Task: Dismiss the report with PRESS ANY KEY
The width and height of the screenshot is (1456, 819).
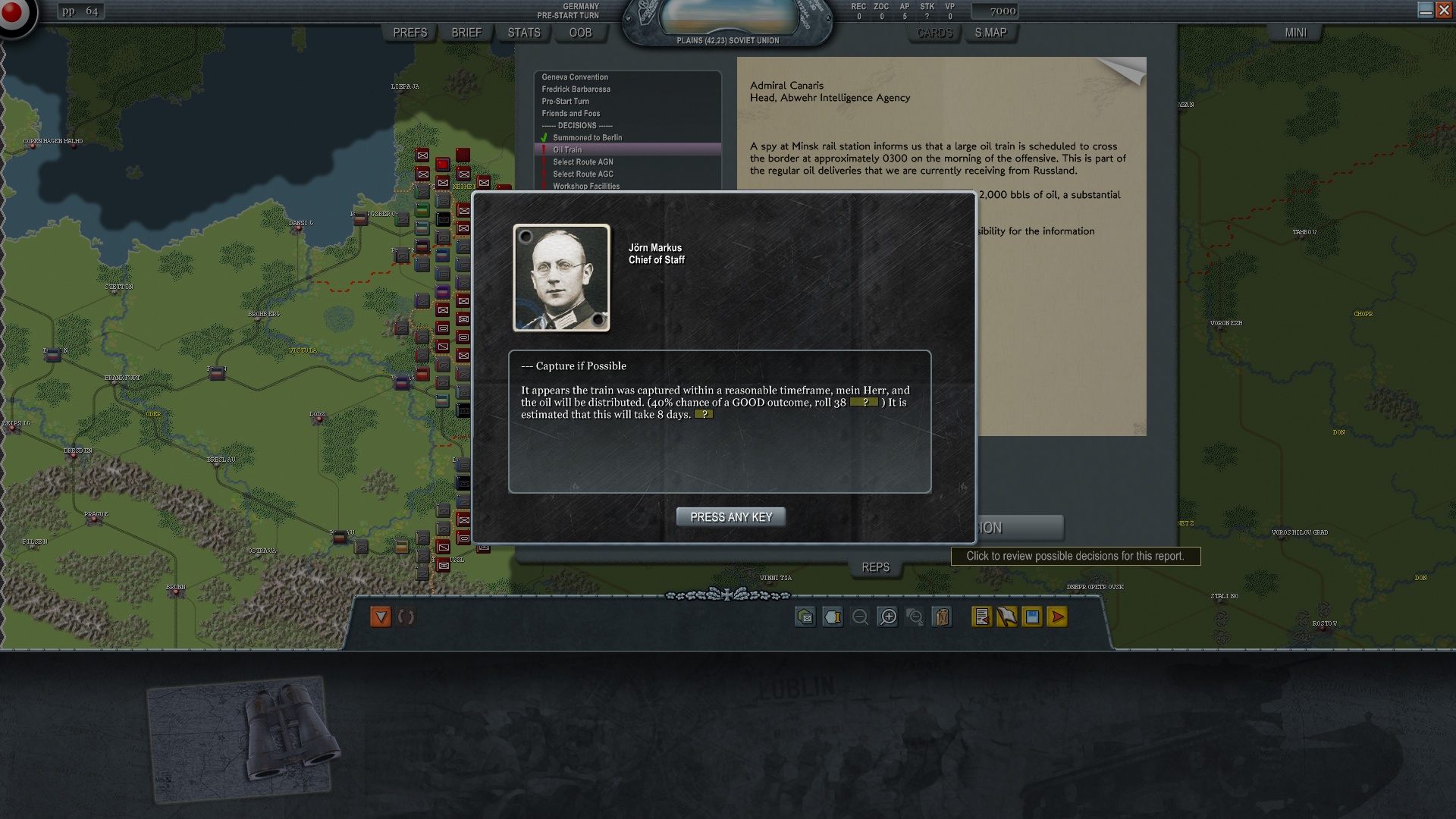Action: 730,517
